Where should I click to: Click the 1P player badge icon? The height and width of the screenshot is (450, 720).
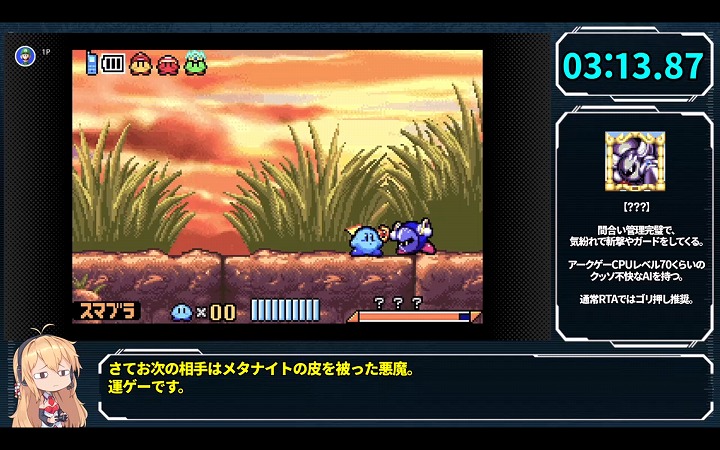tap(25, 55)
